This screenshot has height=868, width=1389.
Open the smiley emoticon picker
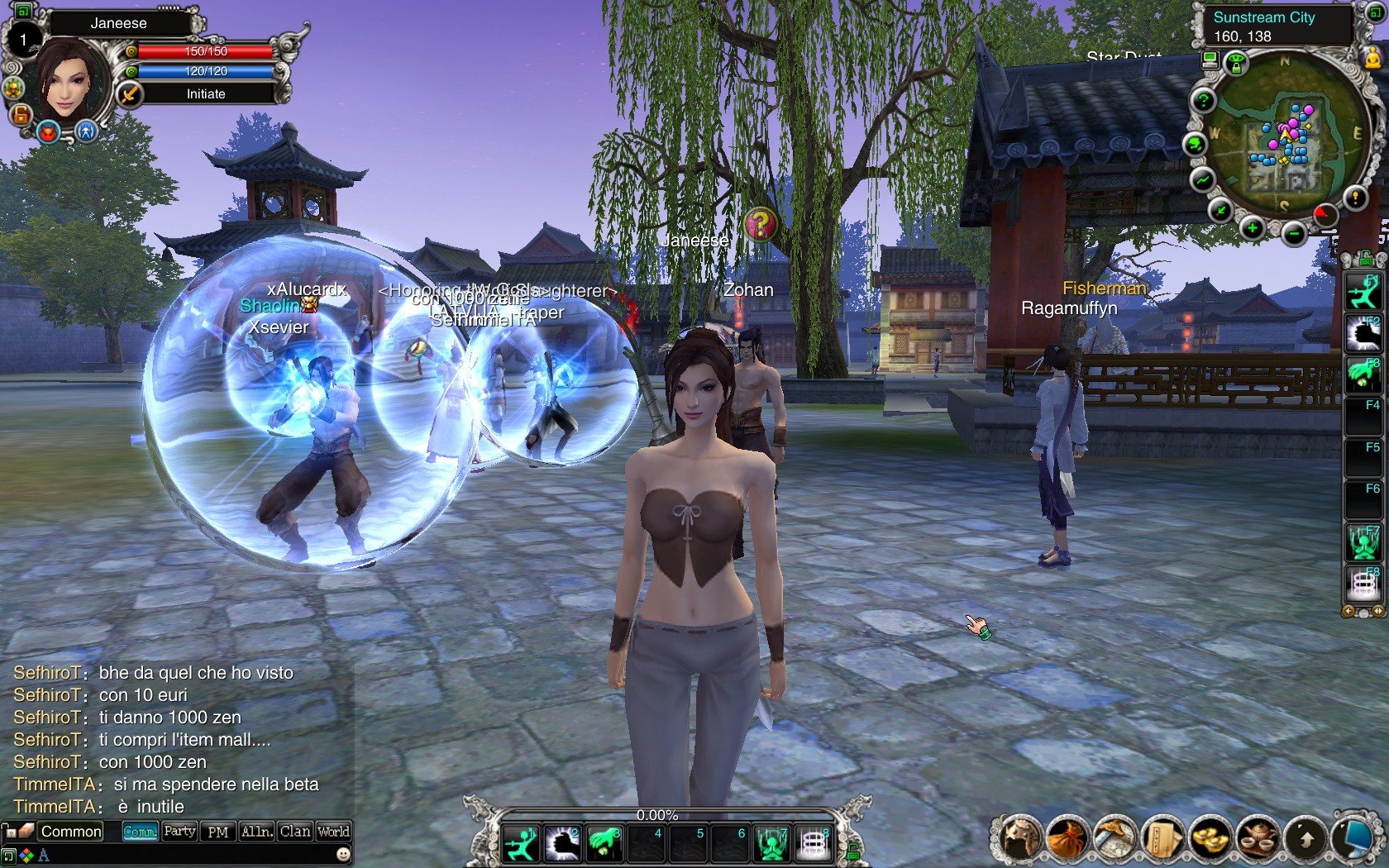[343, 854]
